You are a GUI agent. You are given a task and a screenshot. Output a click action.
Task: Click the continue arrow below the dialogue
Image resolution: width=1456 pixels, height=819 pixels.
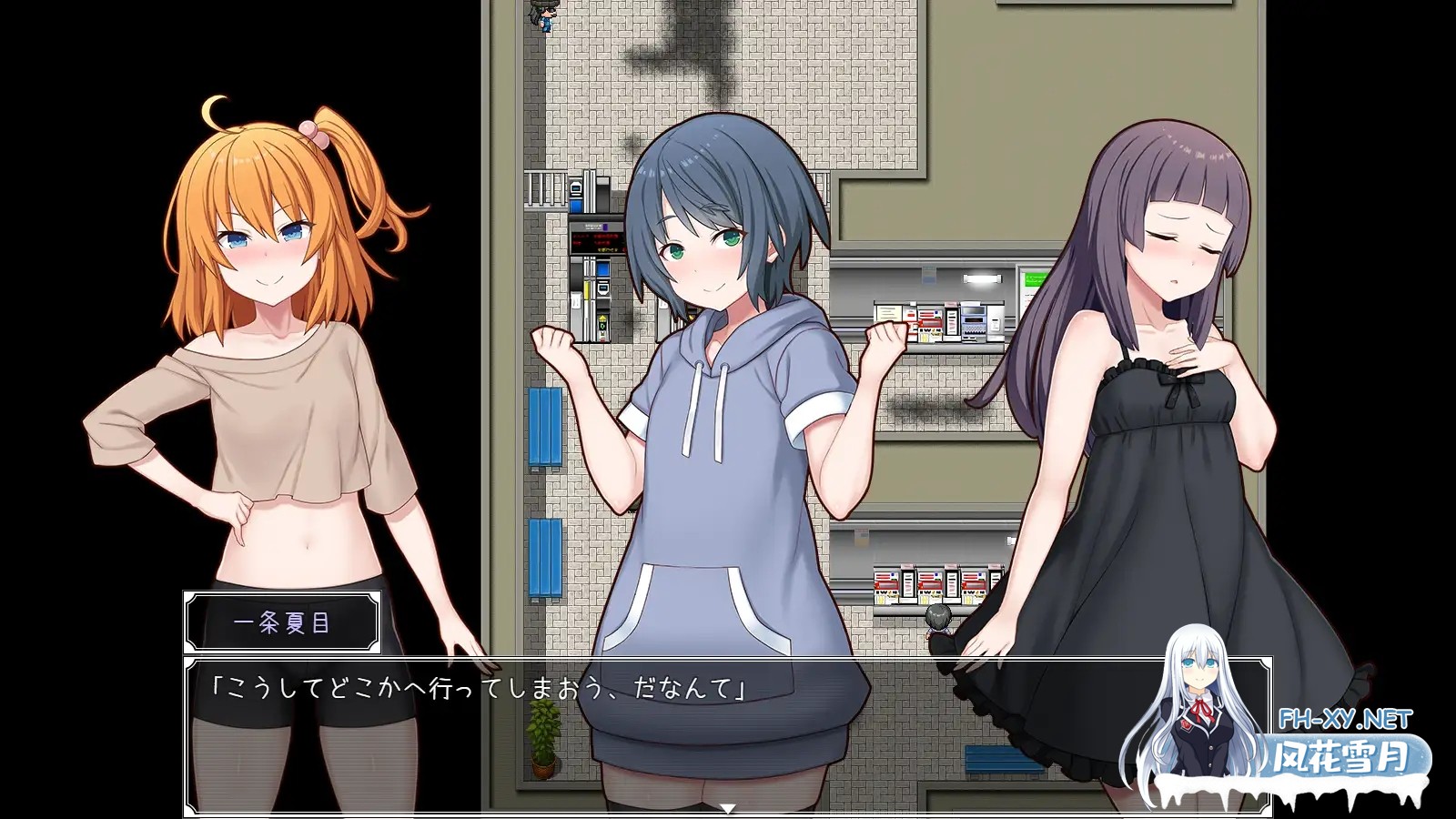pos(727,808)
